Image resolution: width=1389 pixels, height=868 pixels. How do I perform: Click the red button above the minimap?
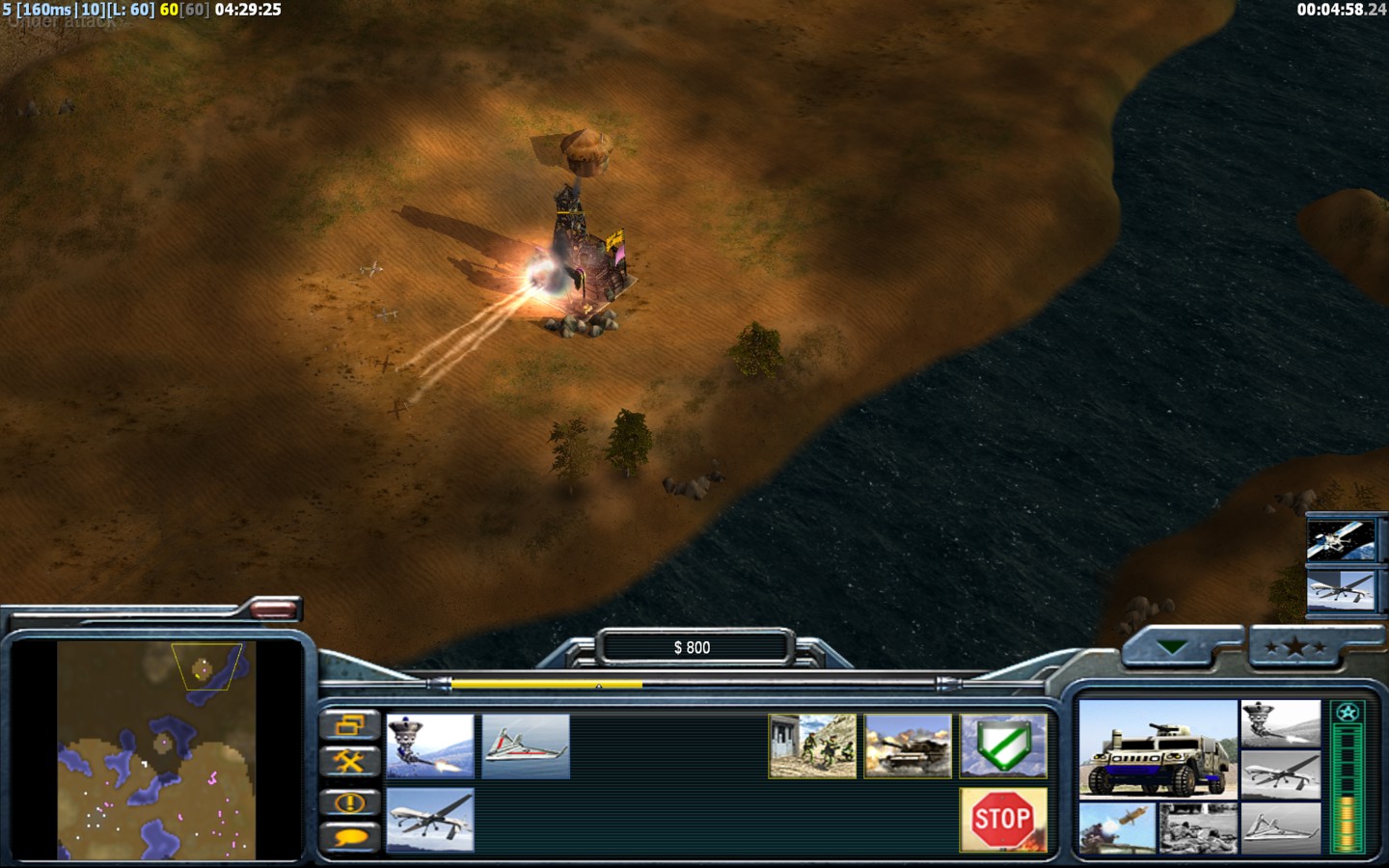pos(274,609)
